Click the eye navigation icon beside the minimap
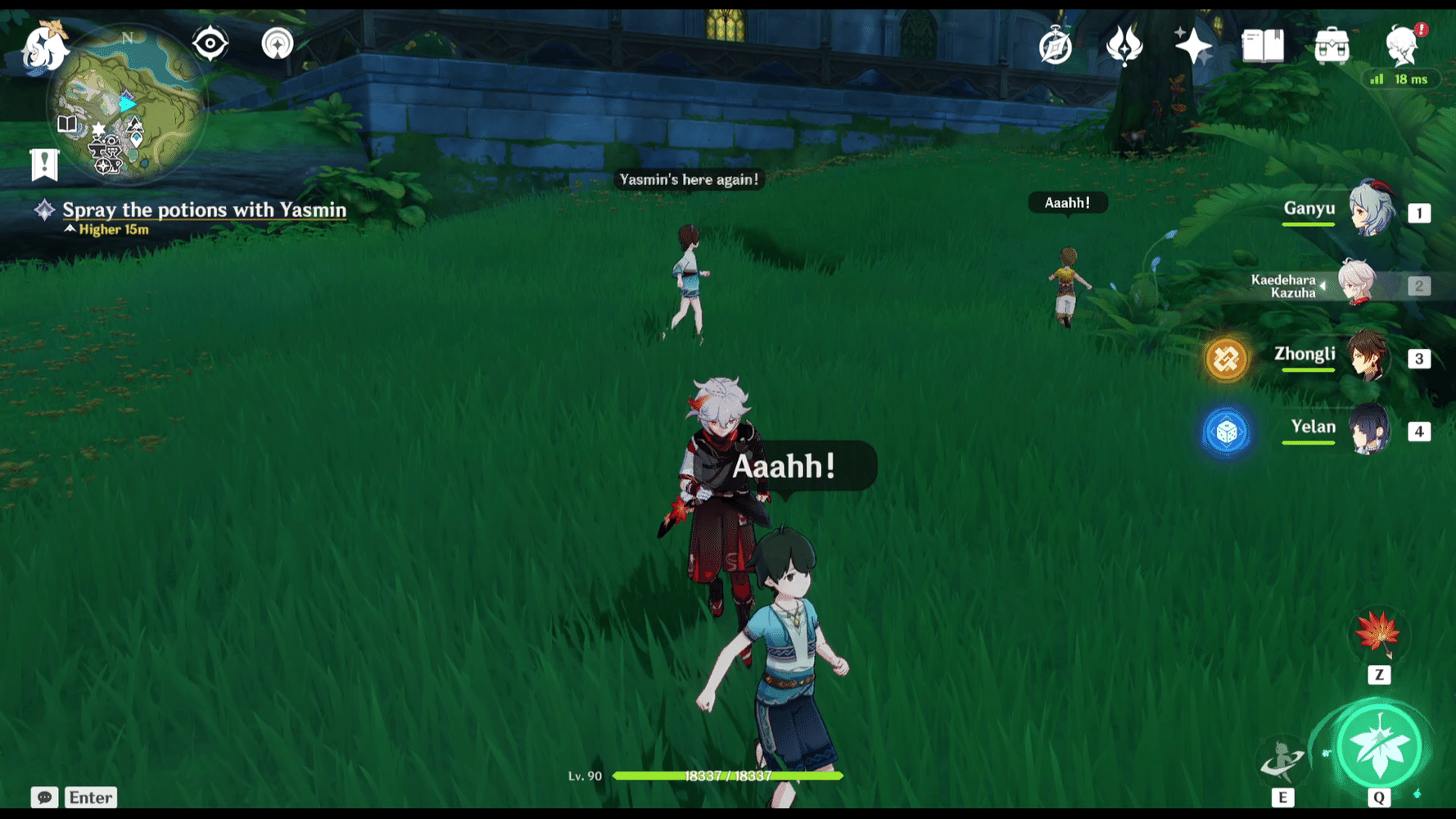 pyautogui.click(x=210, y=43)
